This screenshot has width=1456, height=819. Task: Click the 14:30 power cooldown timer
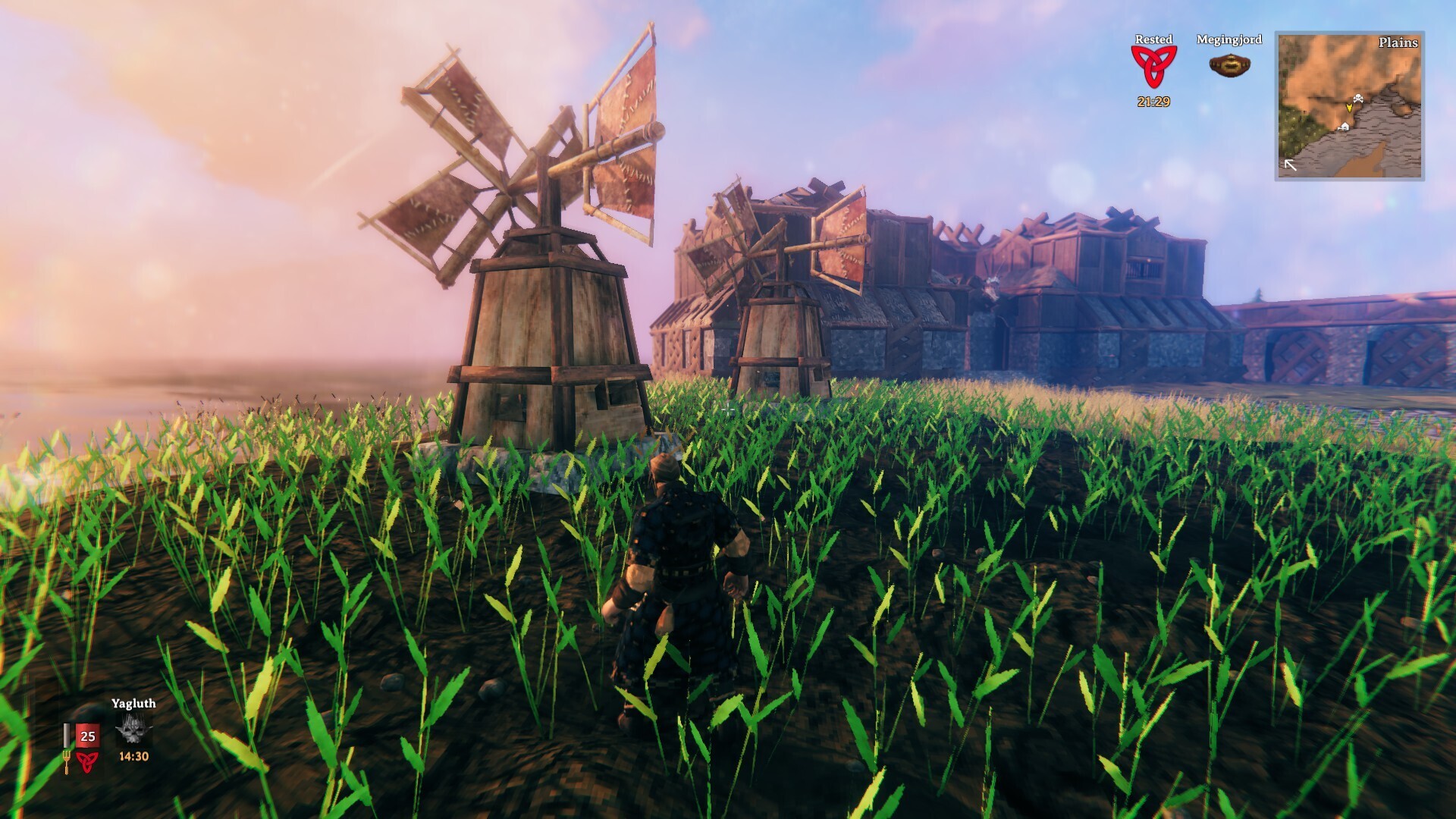click(x=134, y=757)
